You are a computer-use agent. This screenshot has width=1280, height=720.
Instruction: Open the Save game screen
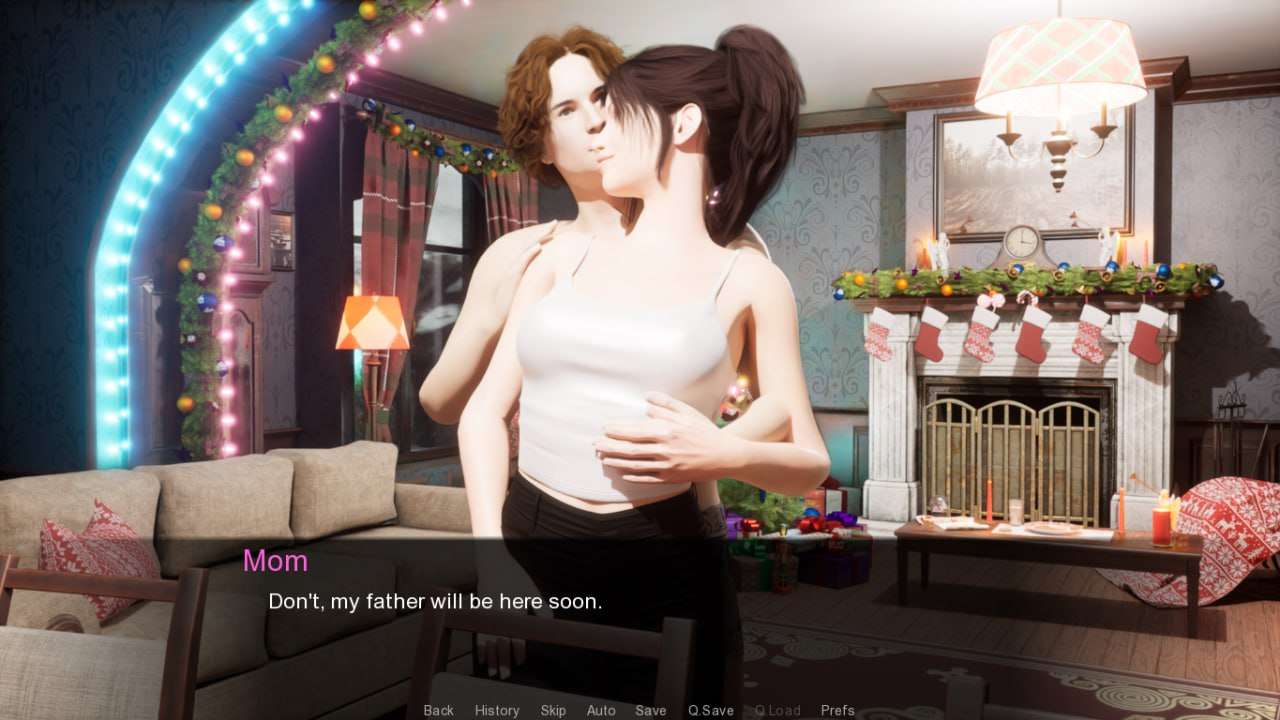point(651,710)
